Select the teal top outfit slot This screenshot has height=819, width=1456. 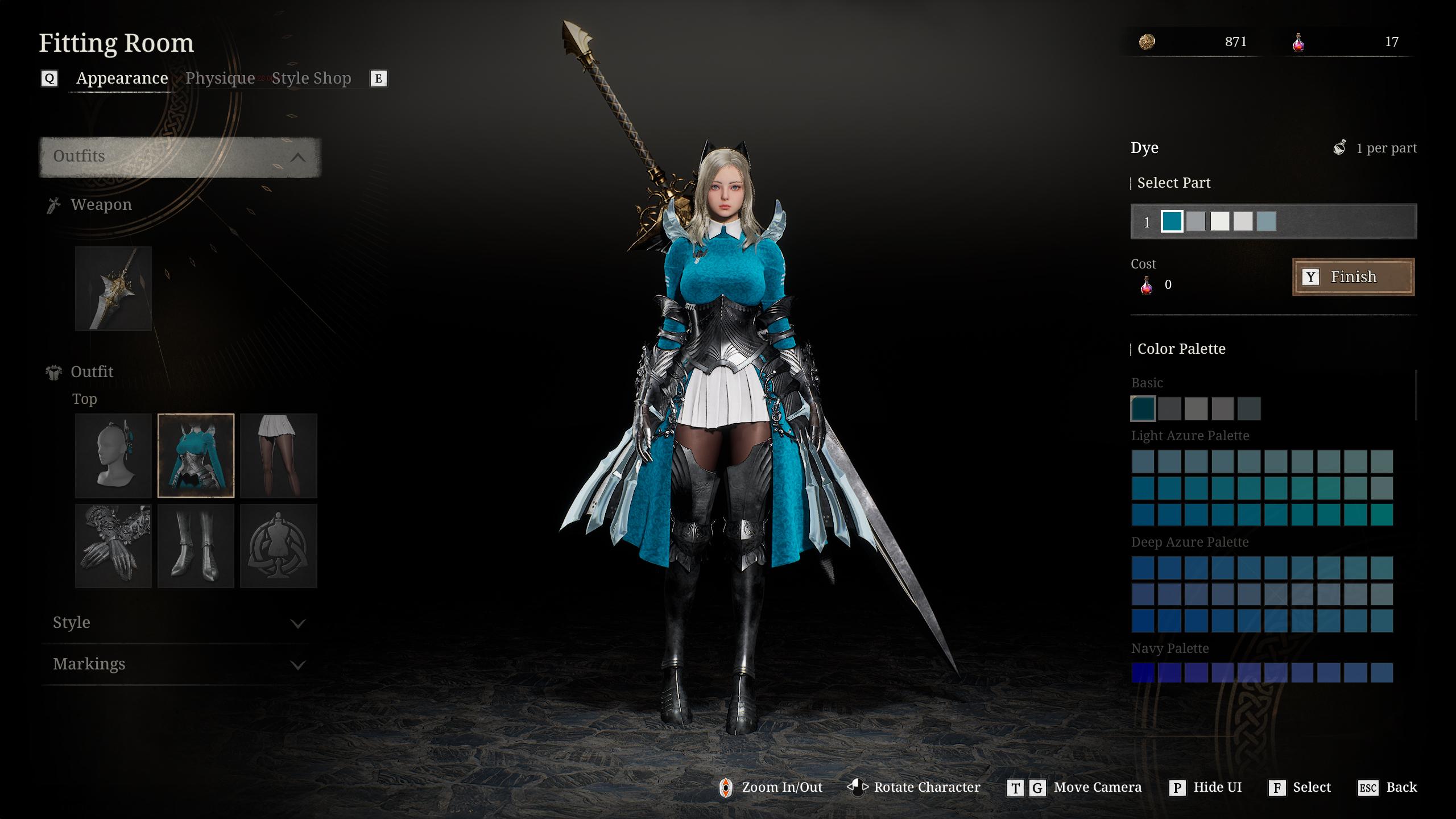click(196, 457)
